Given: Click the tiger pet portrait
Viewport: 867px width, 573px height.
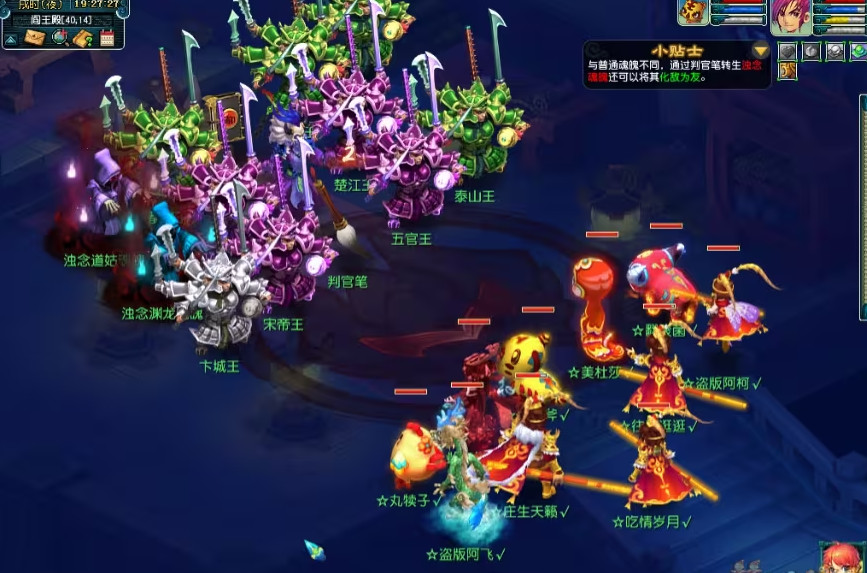Looking at the screenshot, I should 693,12.
